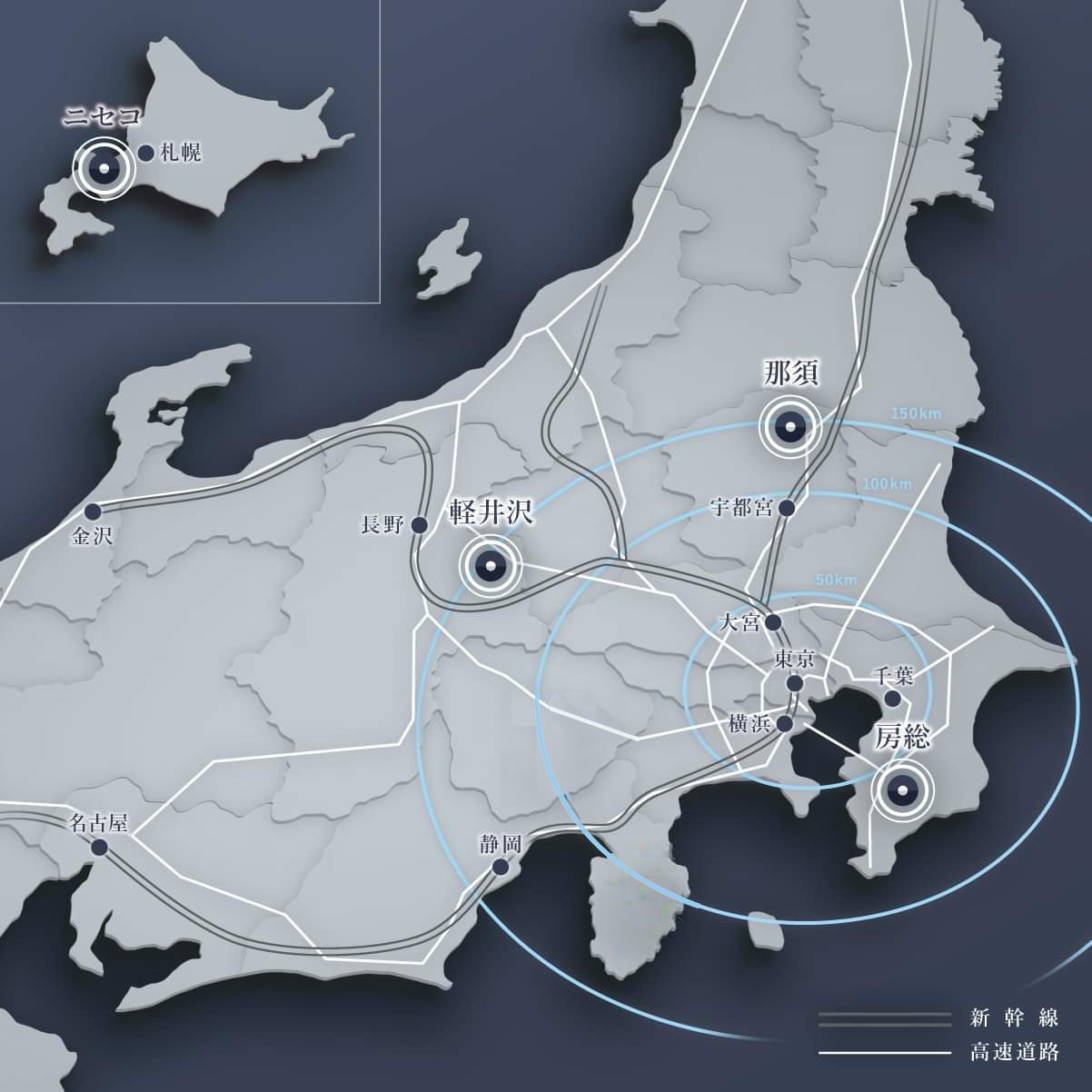Click the 金沢 city dot
Viewport: 1092px width, 1092px height.
pos(91,511)
